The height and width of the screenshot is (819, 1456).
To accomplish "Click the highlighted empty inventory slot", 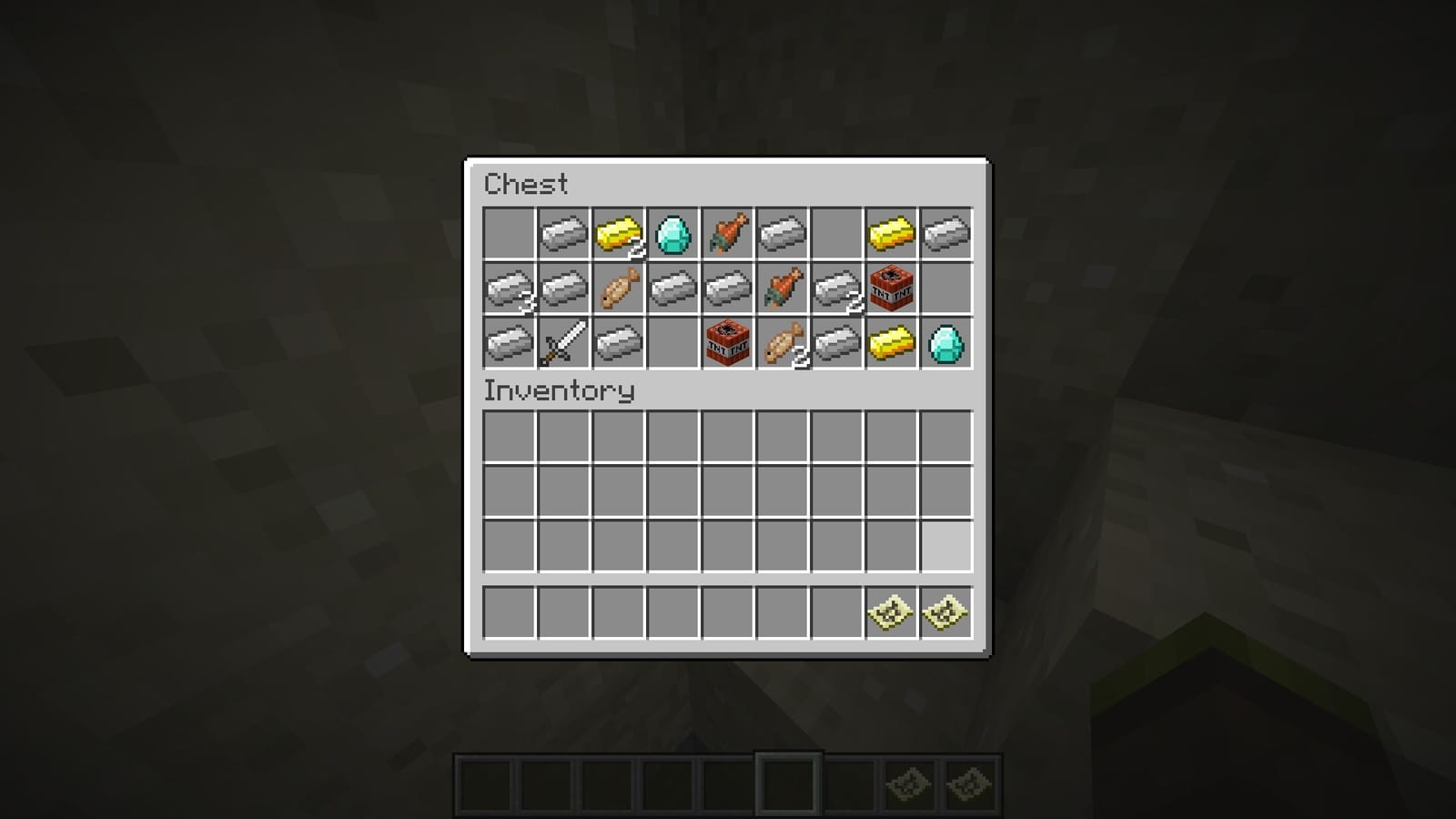I will click(x=945, y=544).
